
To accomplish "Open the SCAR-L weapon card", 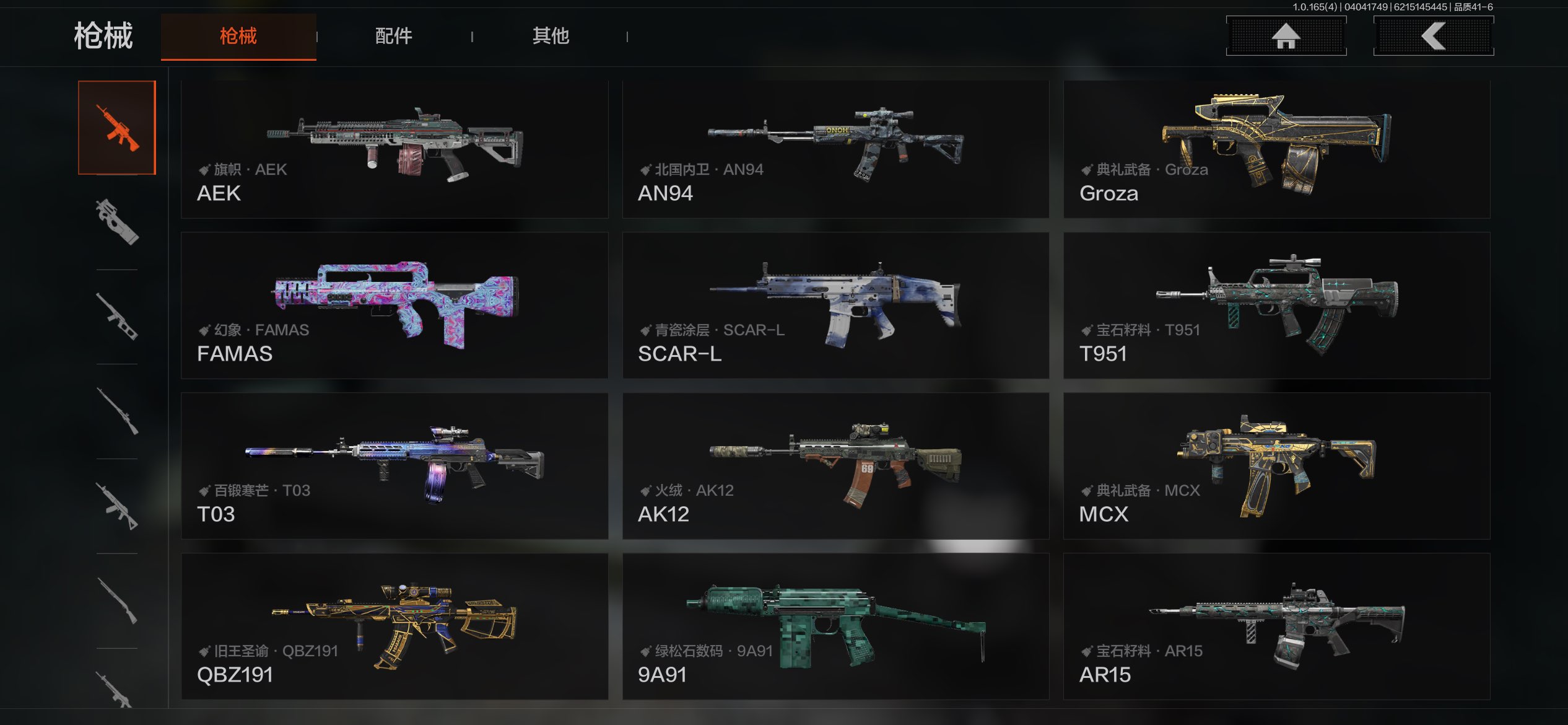I will (835, 305).
